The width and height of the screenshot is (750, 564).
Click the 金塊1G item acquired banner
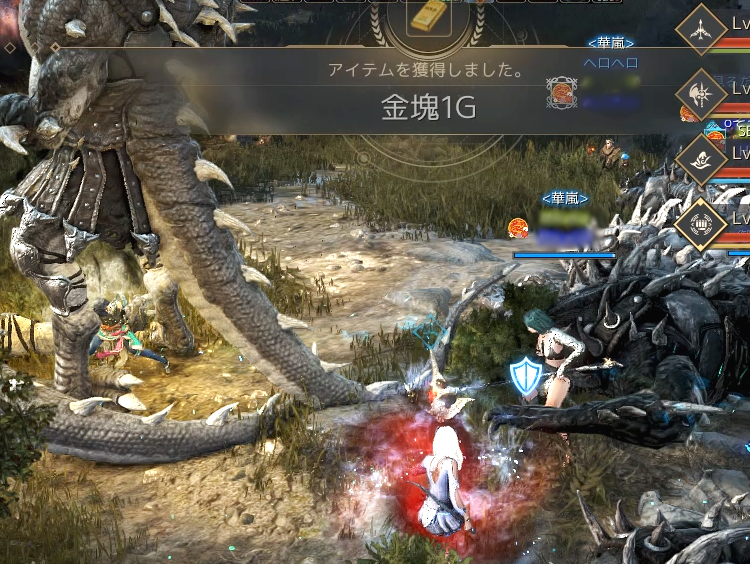pos(427,109)
